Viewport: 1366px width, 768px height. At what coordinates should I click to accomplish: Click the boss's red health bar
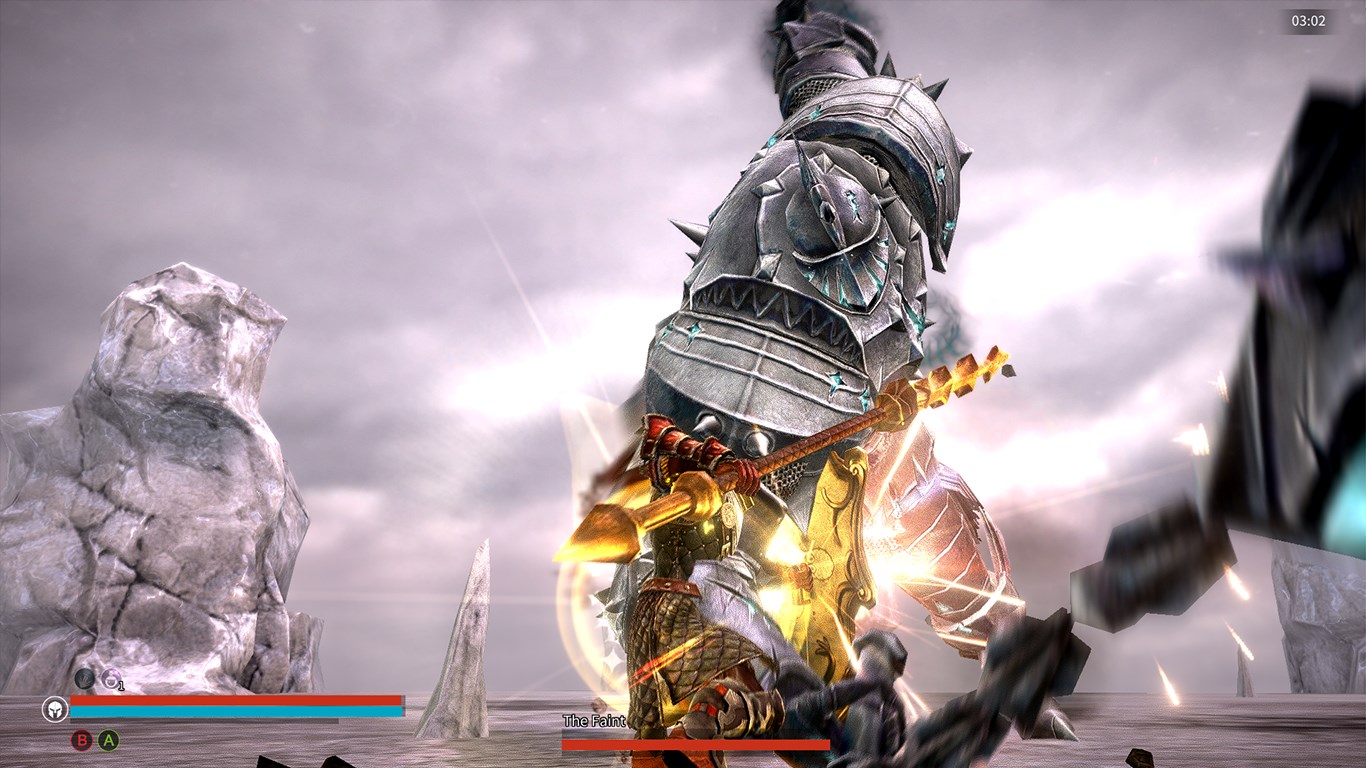pos(695,745)
